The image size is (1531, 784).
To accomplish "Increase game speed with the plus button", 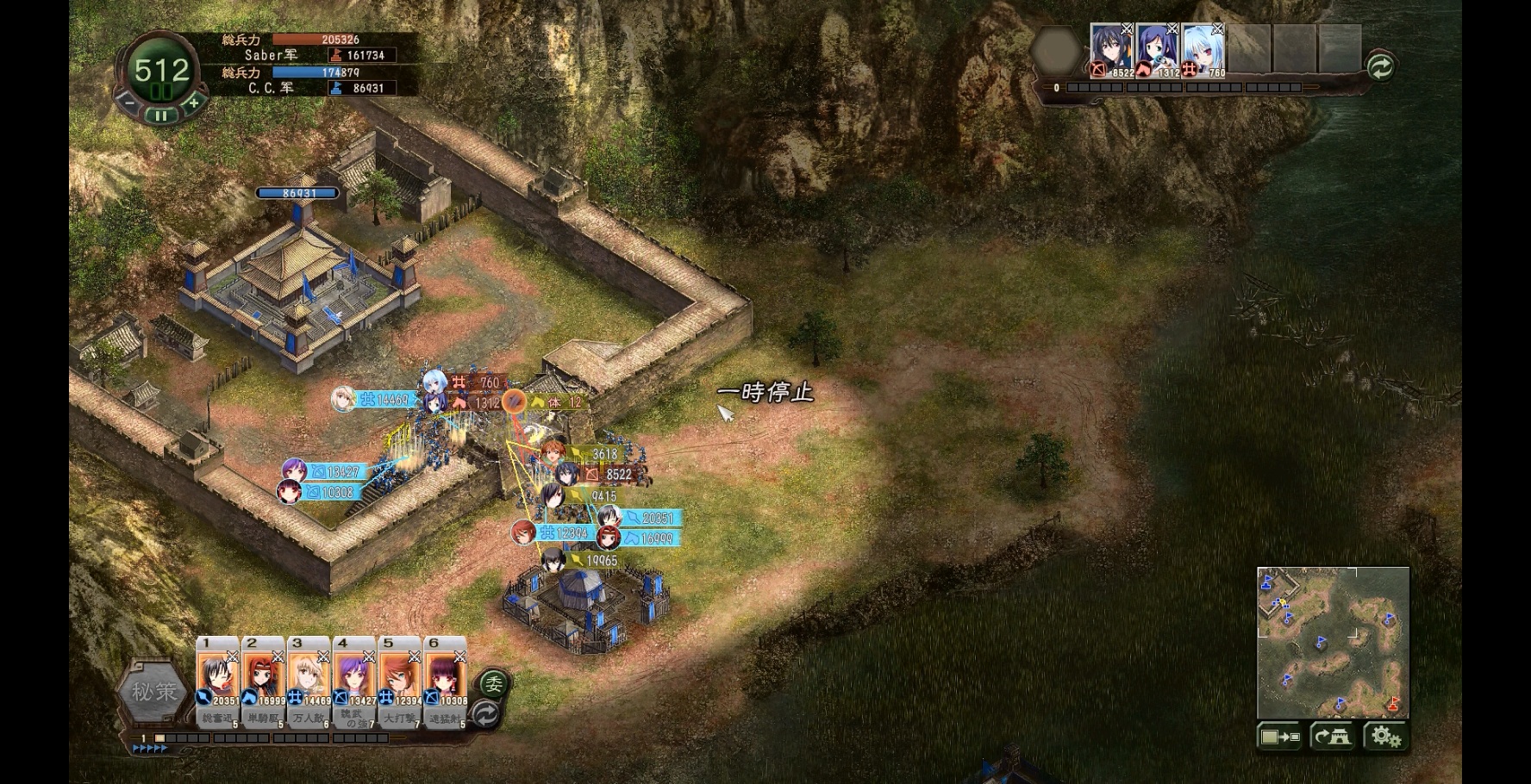I will (x=194, y=103).
